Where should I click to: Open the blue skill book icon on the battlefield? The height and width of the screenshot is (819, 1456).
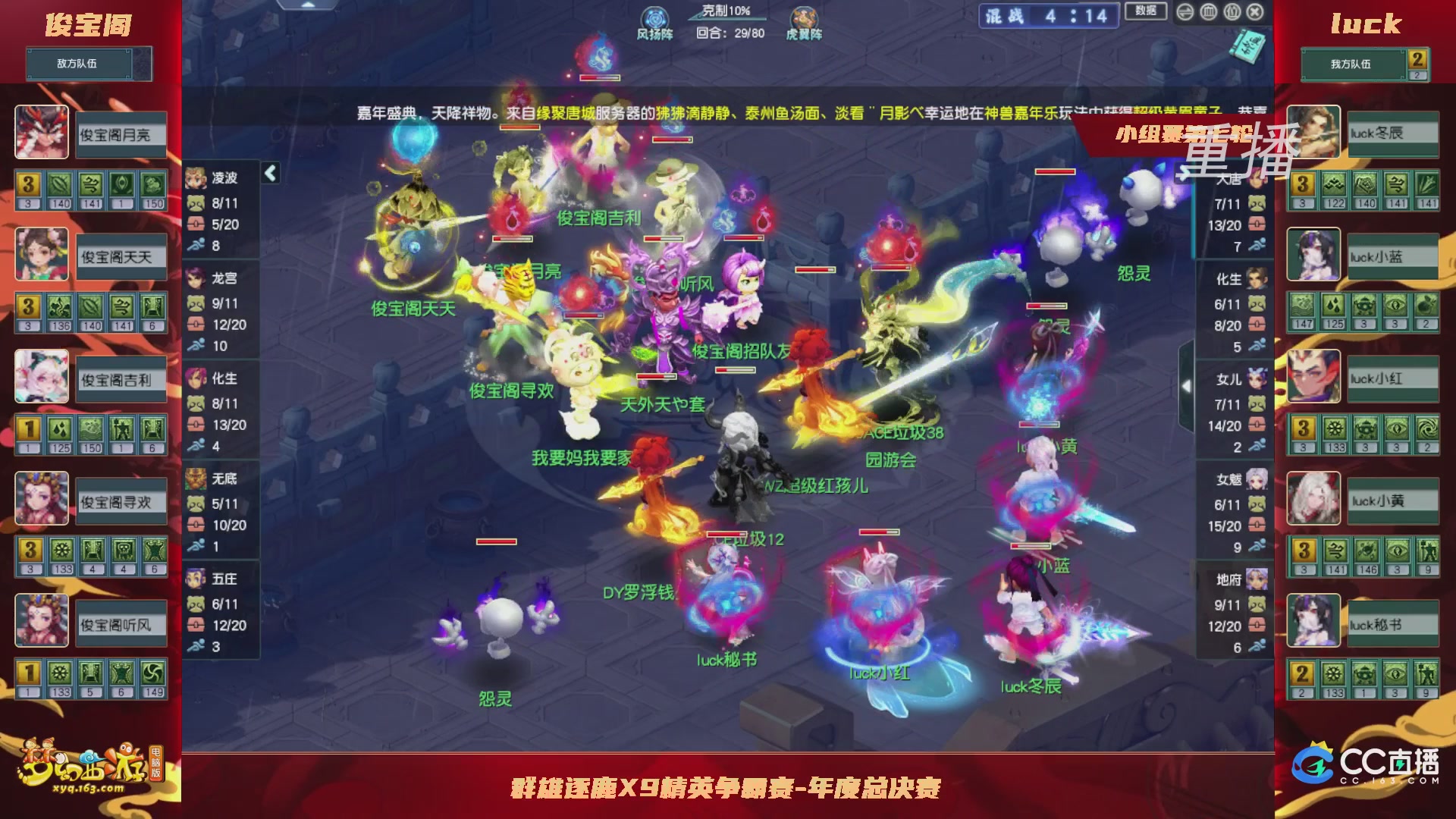click(x=1247, y=48)
